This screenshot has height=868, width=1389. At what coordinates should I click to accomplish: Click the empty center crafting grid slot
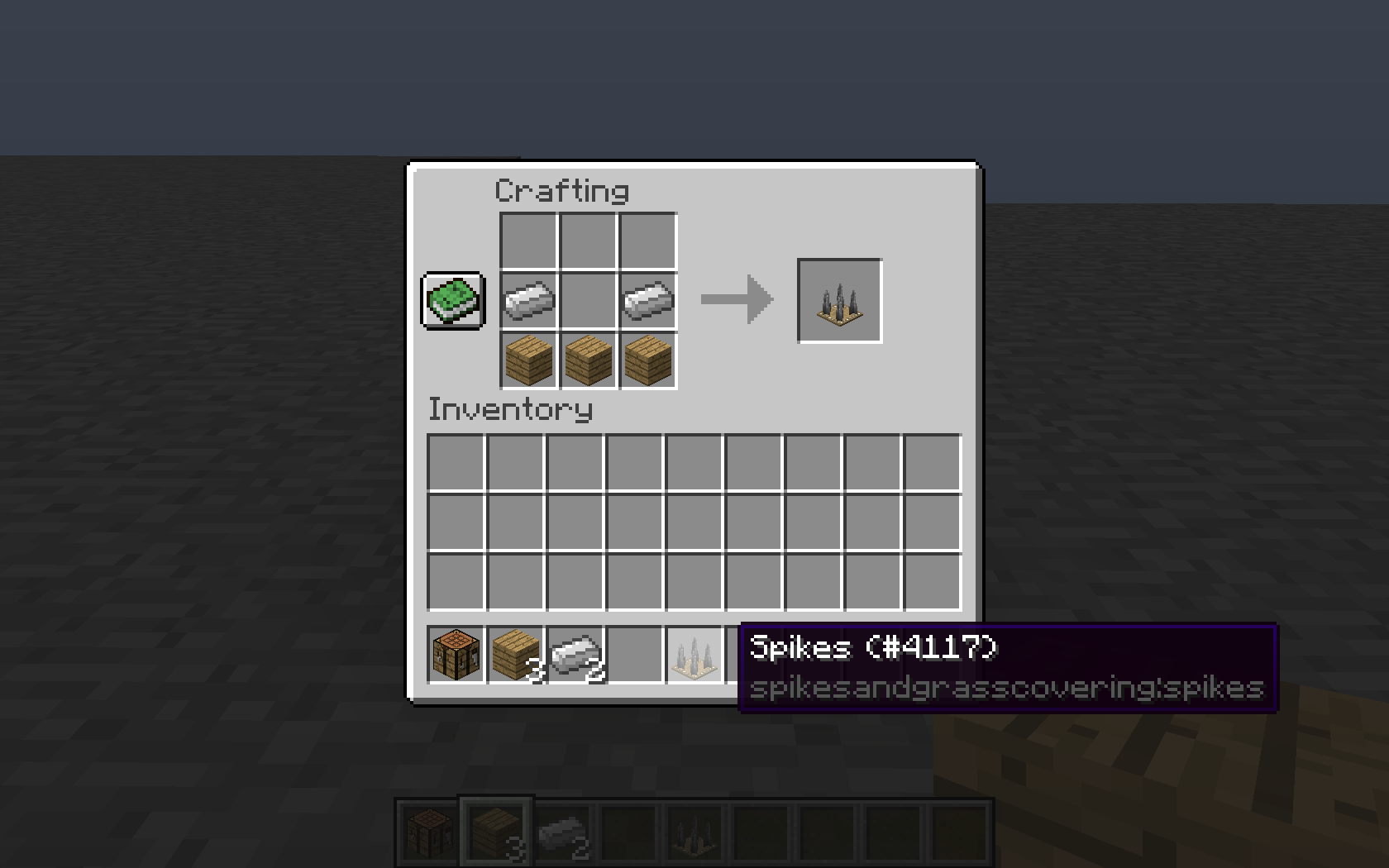click(587, 302)
